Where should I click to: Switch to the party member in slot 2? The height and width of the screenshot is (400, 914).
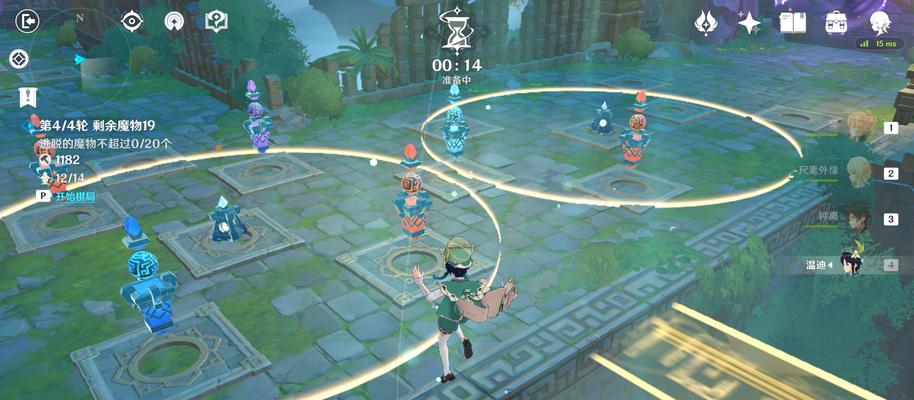[x=862, y=172]
